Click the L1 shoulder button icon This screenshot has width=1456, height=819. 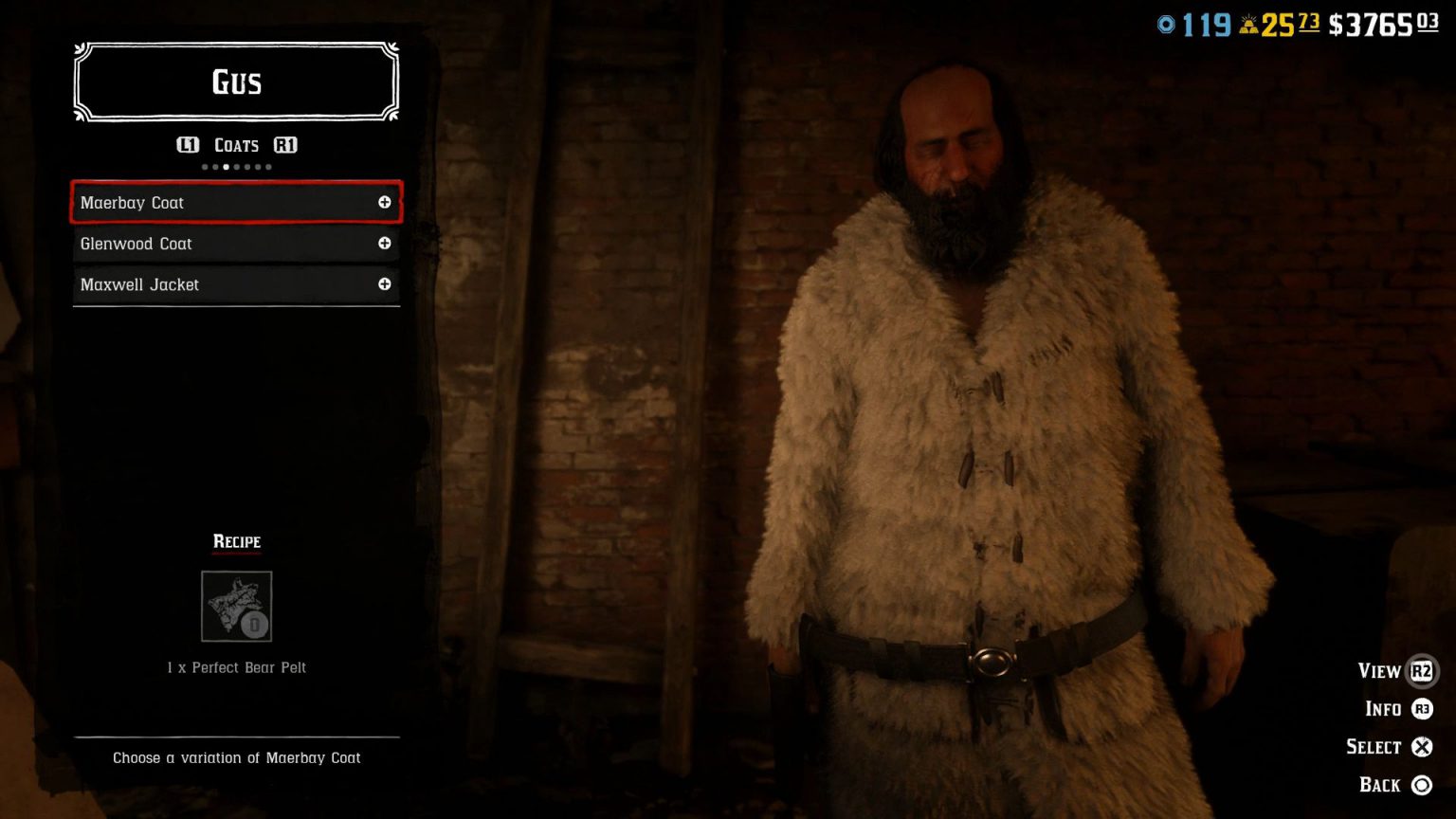click(x=189, y=145)
